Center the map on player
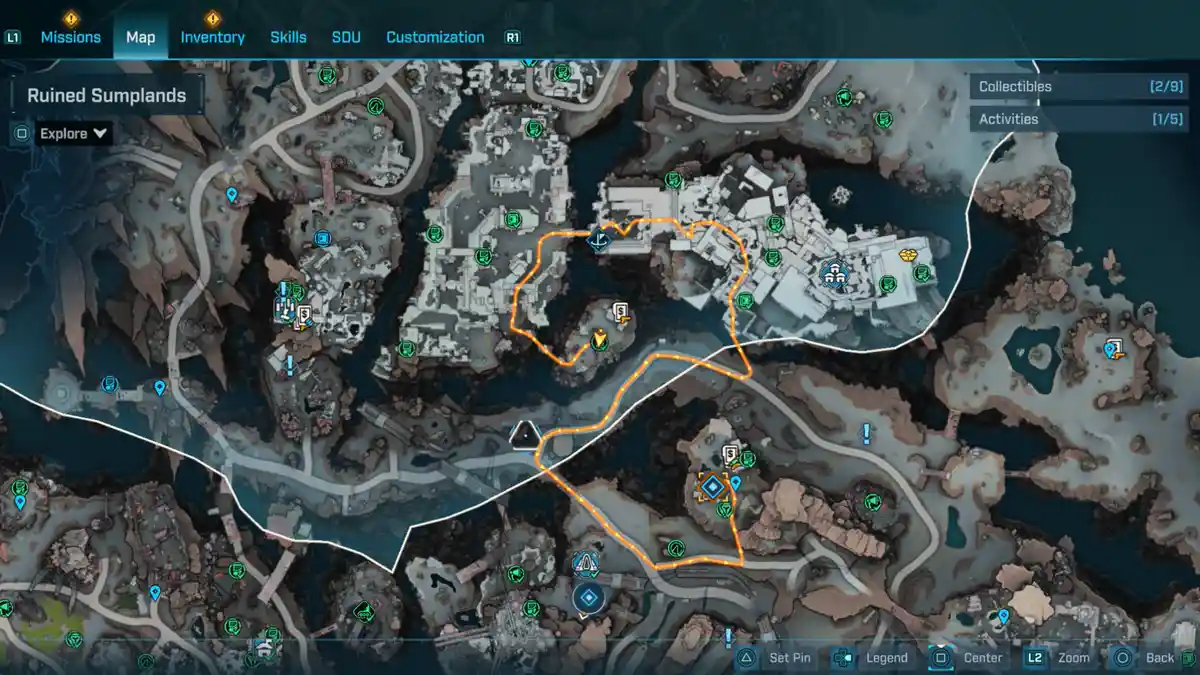The image size is (1200, 675). 969,658
